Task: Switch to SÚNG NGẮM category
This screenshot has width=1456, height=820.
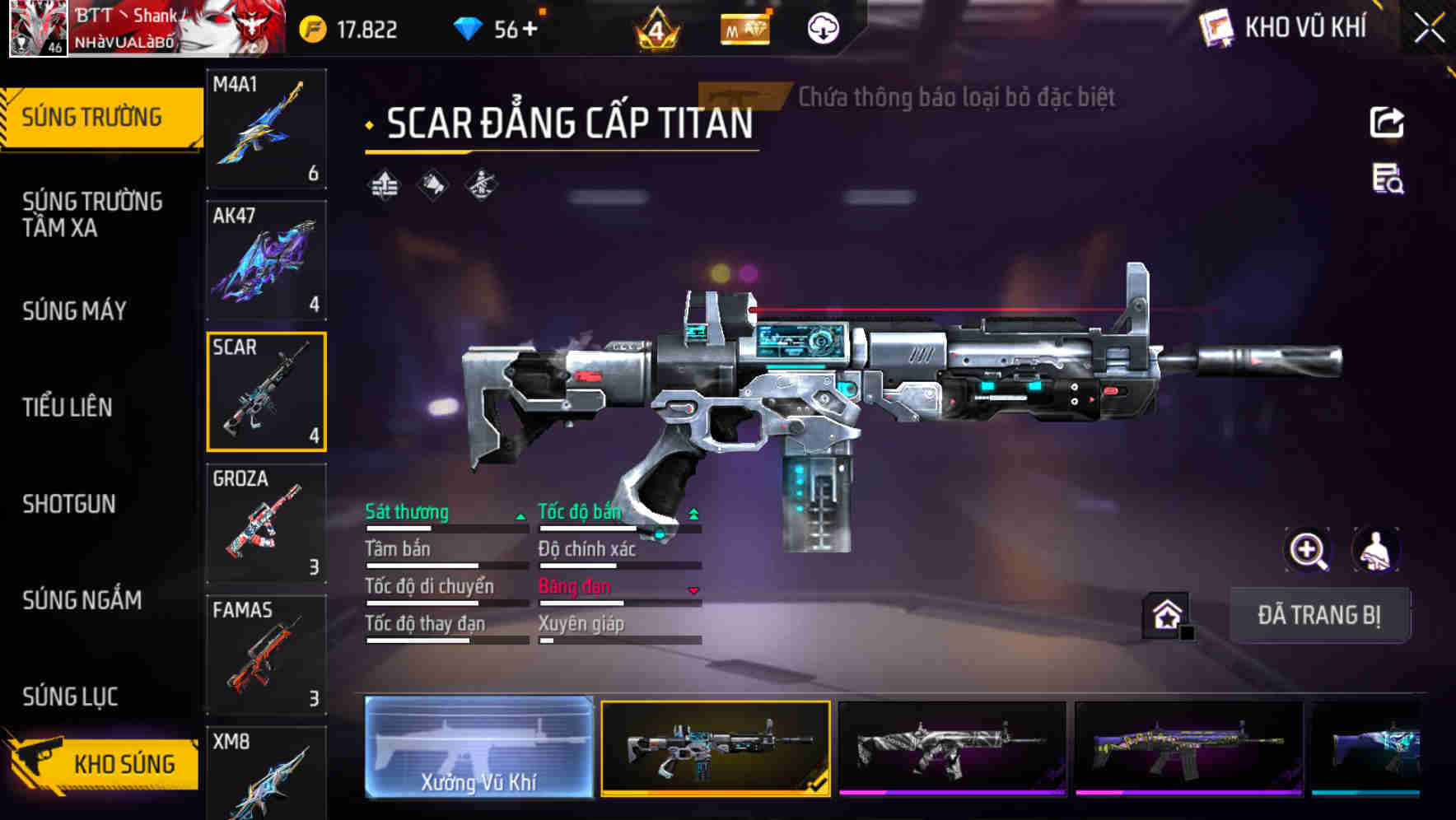Action: tap(82, 600)
